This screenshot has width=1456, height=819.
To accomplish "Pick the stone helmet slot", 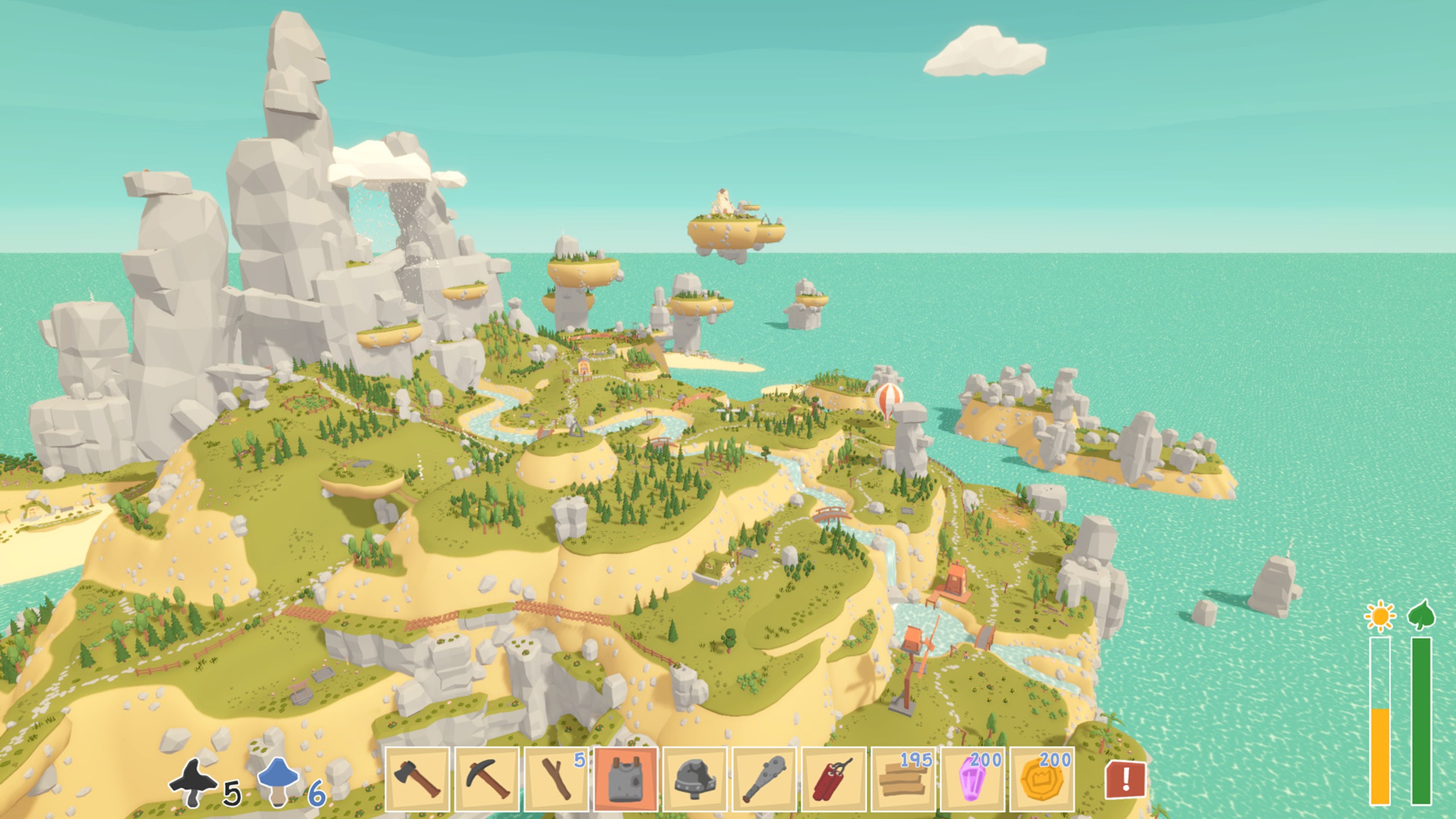I will (695, 779).
